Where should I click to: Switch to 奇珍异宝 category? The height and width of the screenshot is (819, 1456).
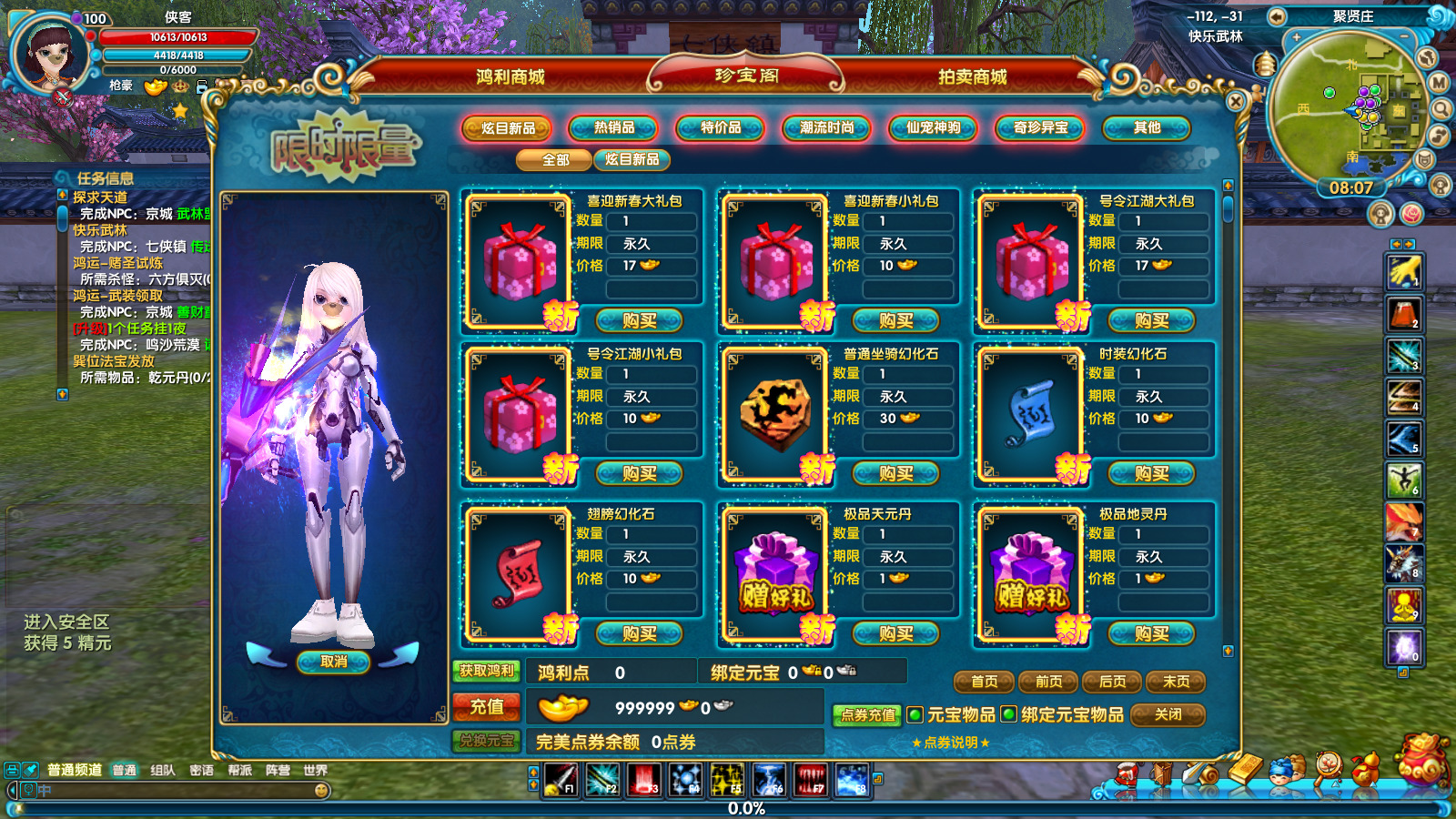pyautogui.click(x=1040, y=128)
